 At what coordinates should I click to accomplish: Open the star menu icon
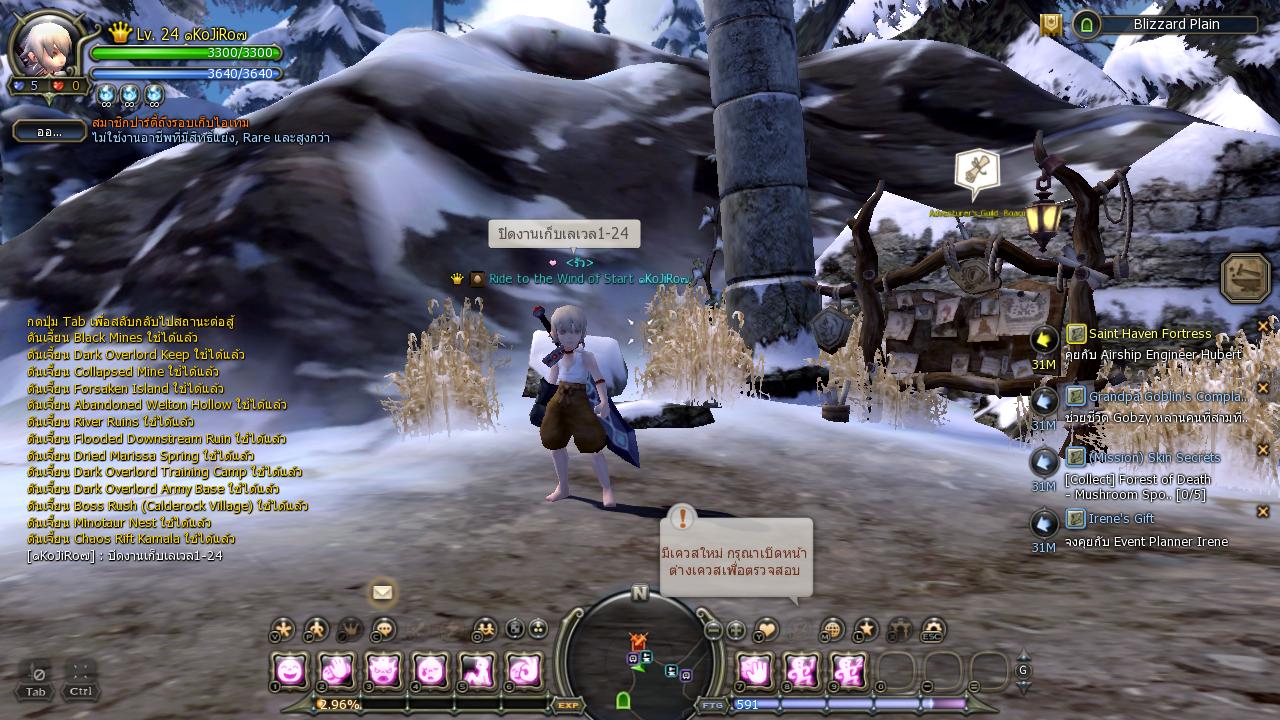pyautogui.click(x=866, y=629)
